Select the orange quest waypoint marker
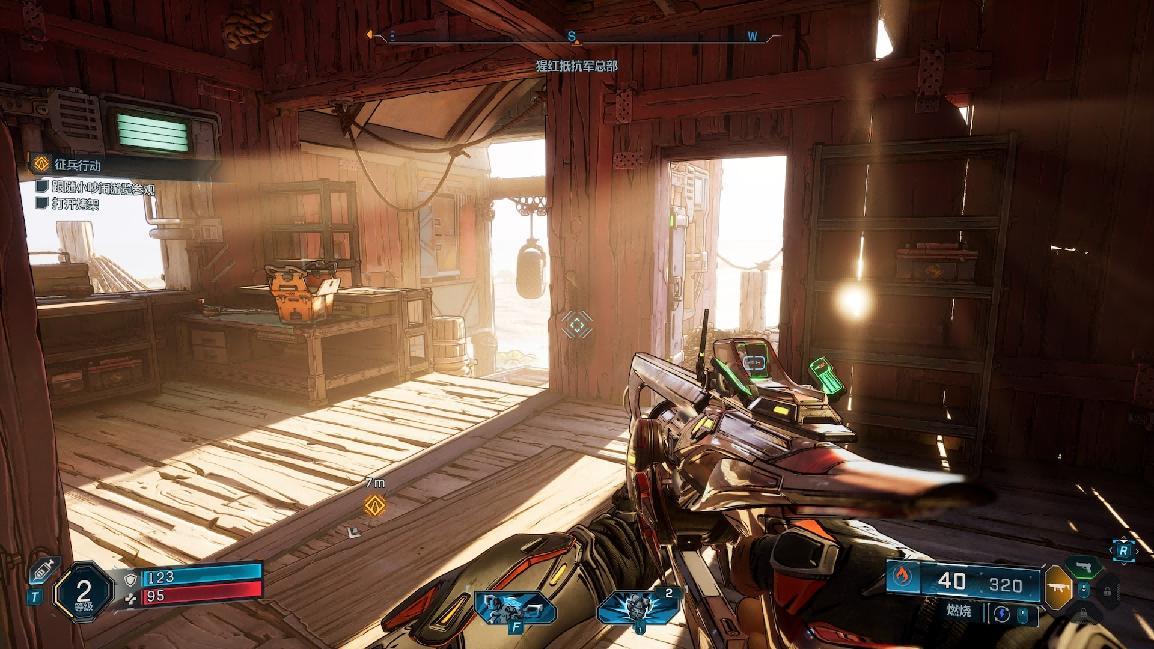The width and height of the screenshot is (1154, 649). coord(375,504)
